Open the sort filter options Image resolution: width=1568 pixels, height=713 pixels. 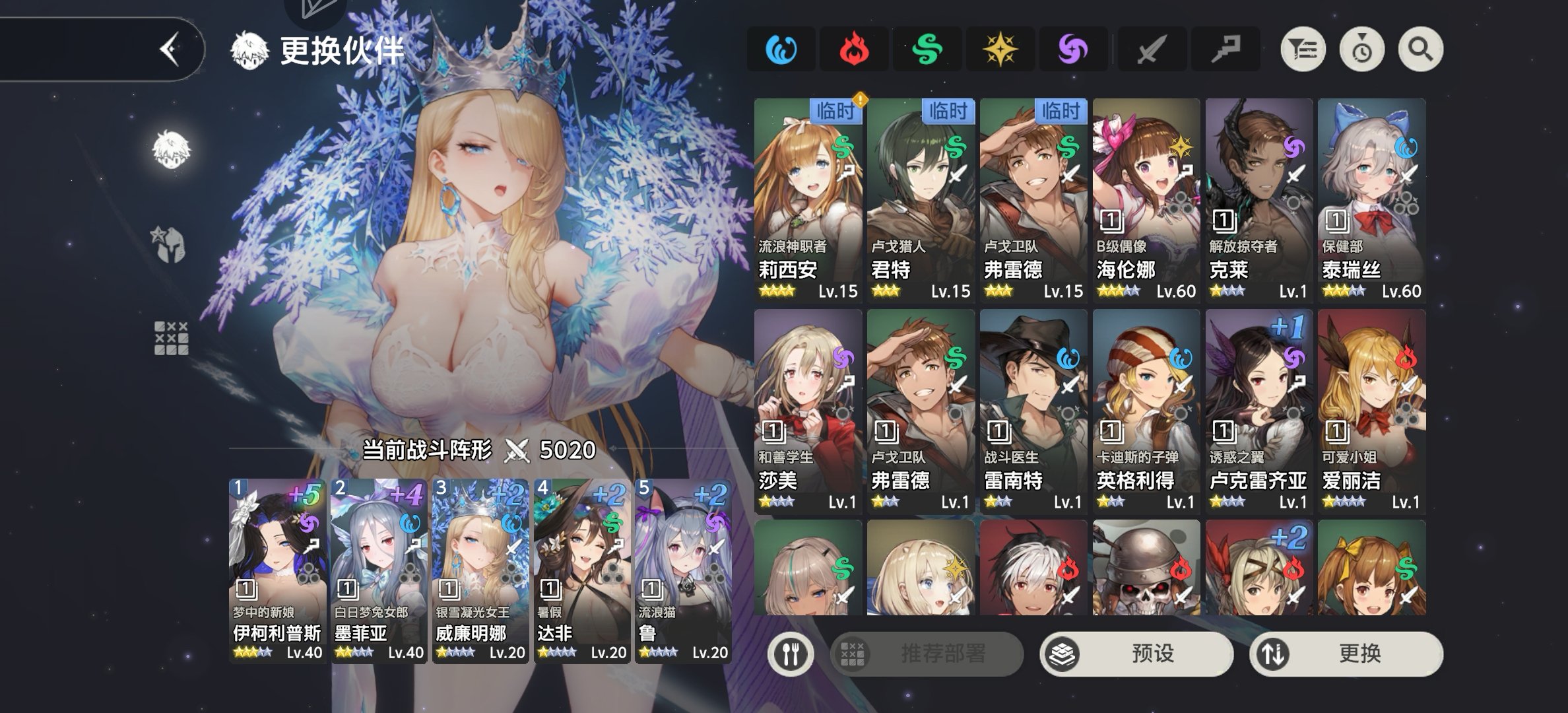[x=1303, y=50]
